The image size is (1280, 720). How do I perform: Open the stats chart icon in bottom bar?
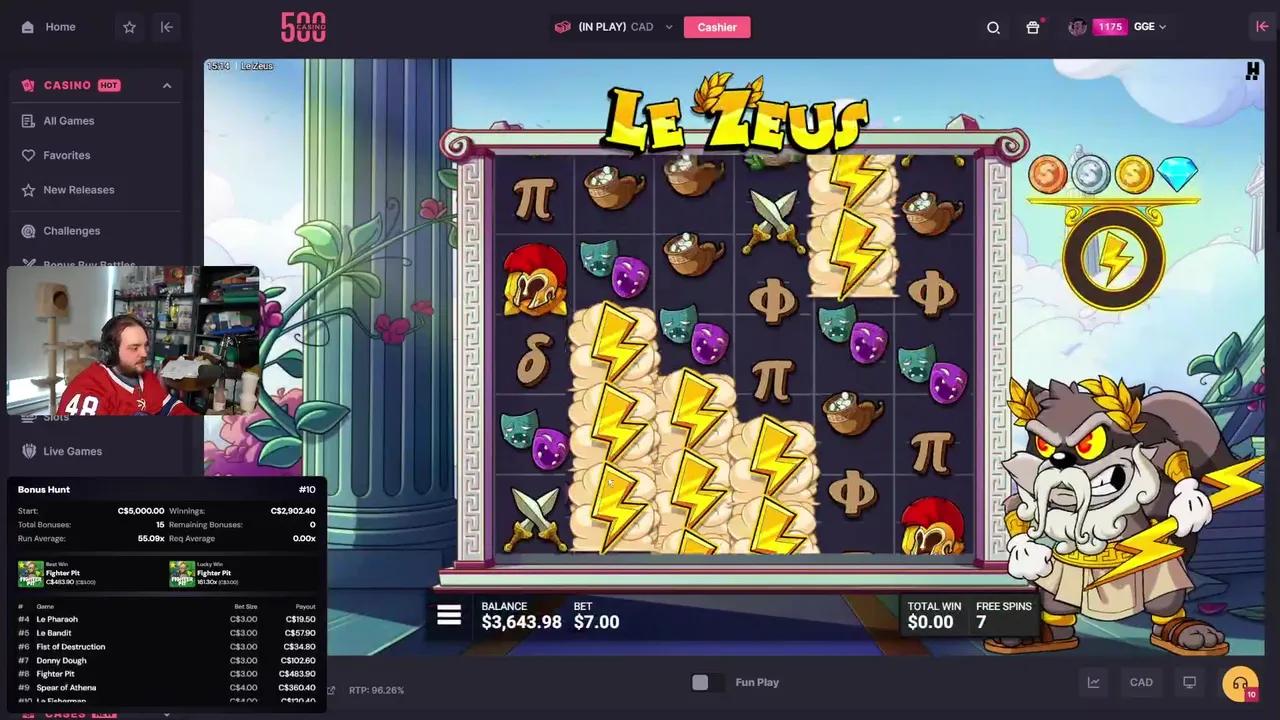[x=1093, y=682]
